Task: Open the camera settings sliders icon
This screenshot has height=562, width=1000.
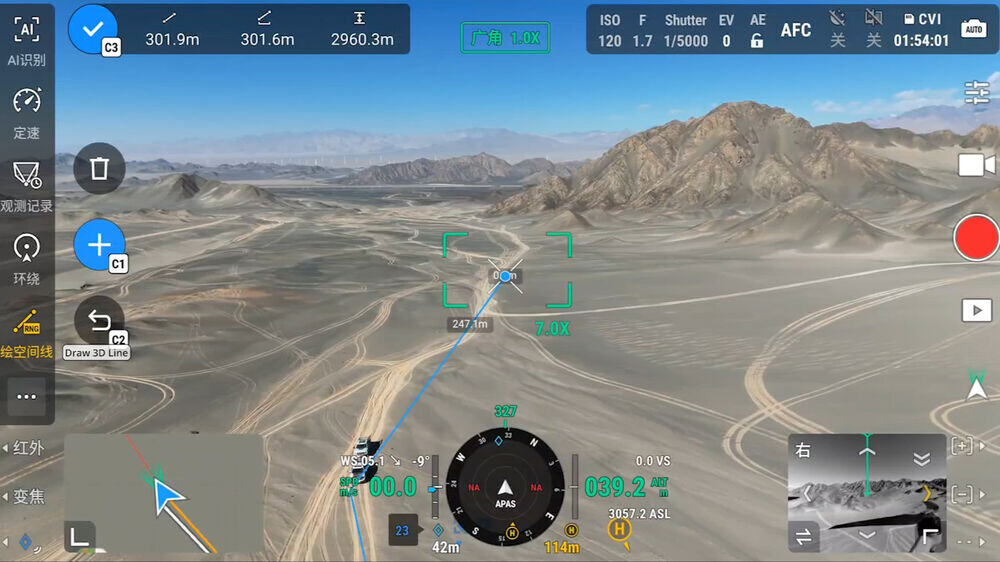Action: click(x=977, y=93)
